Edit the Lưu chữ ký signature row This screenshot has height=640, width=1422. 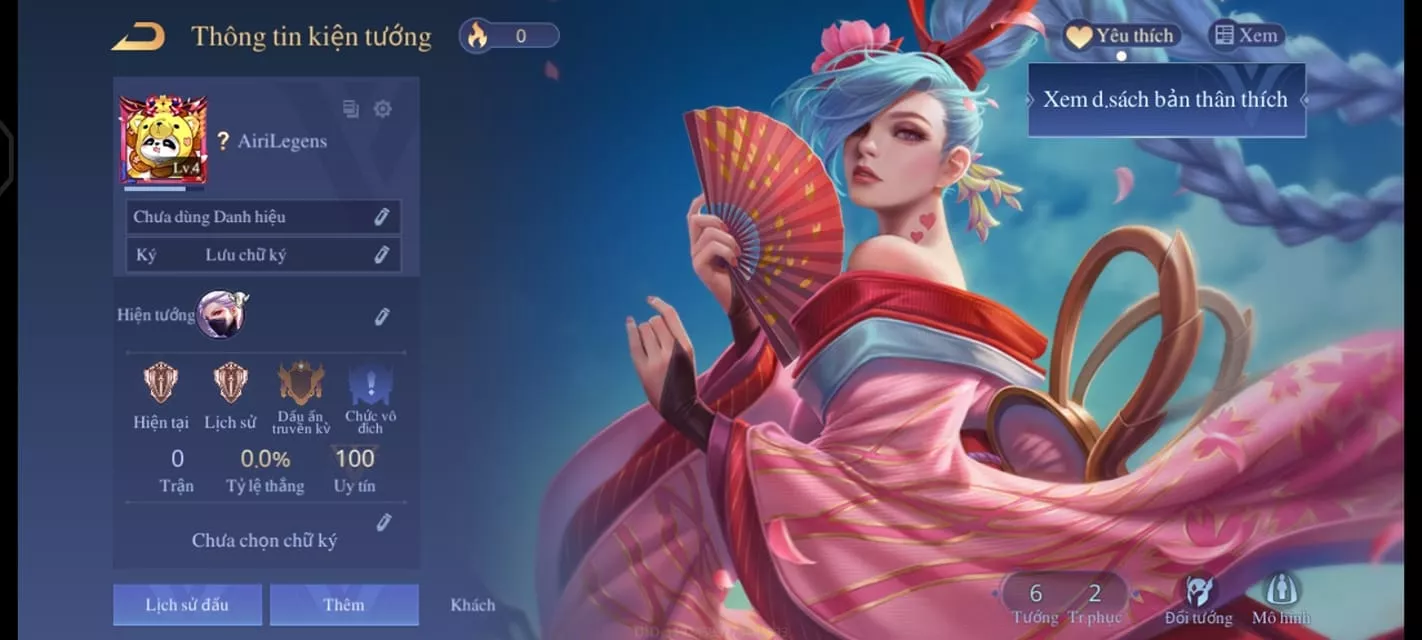point(381,255)
